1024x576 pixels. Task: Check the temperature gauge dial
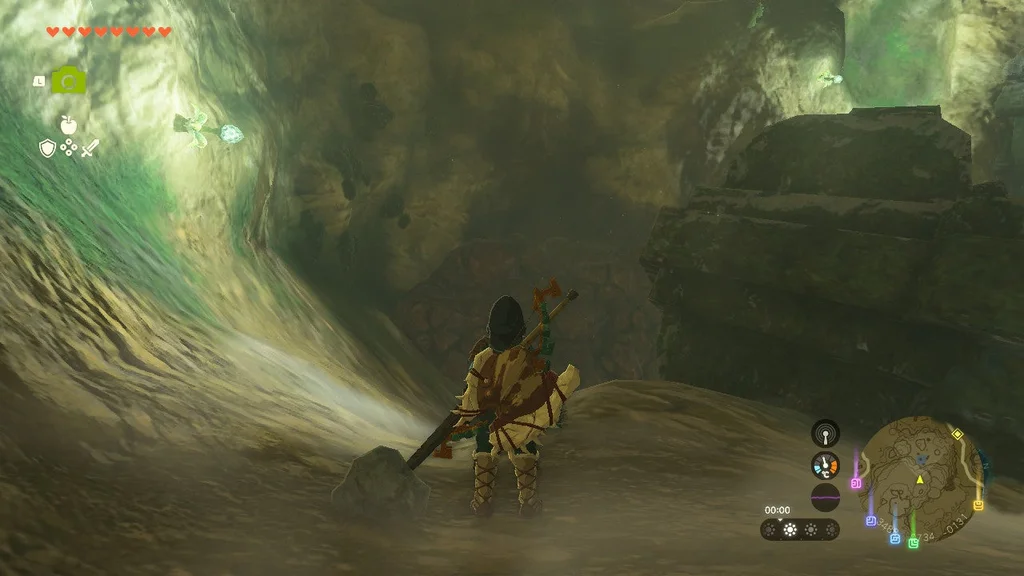click(825, 465)
